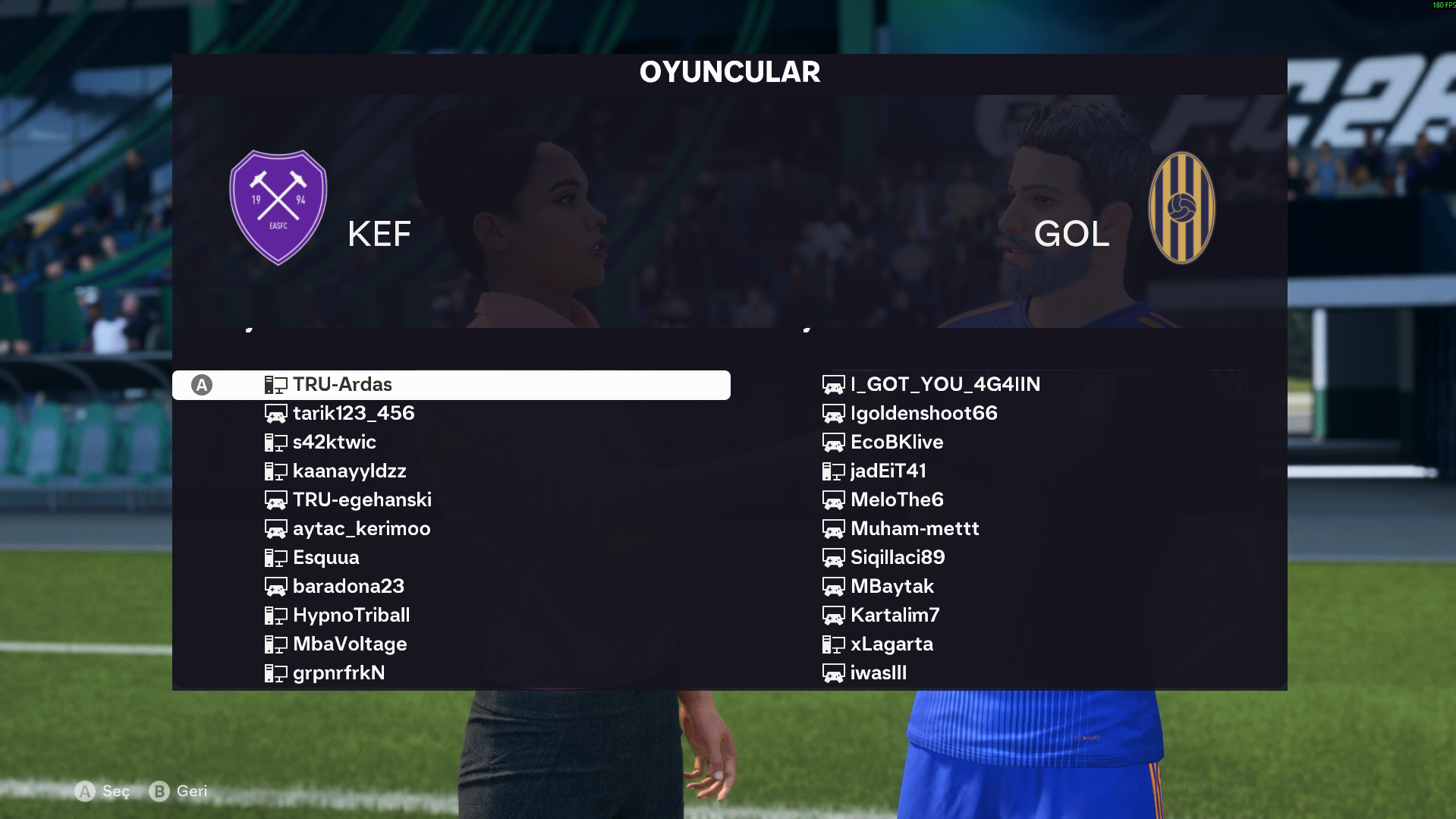This screenshot has width=1456, height=819.
Task: Select player TRU-Ardas in the list
Action: tap(342, 385)
